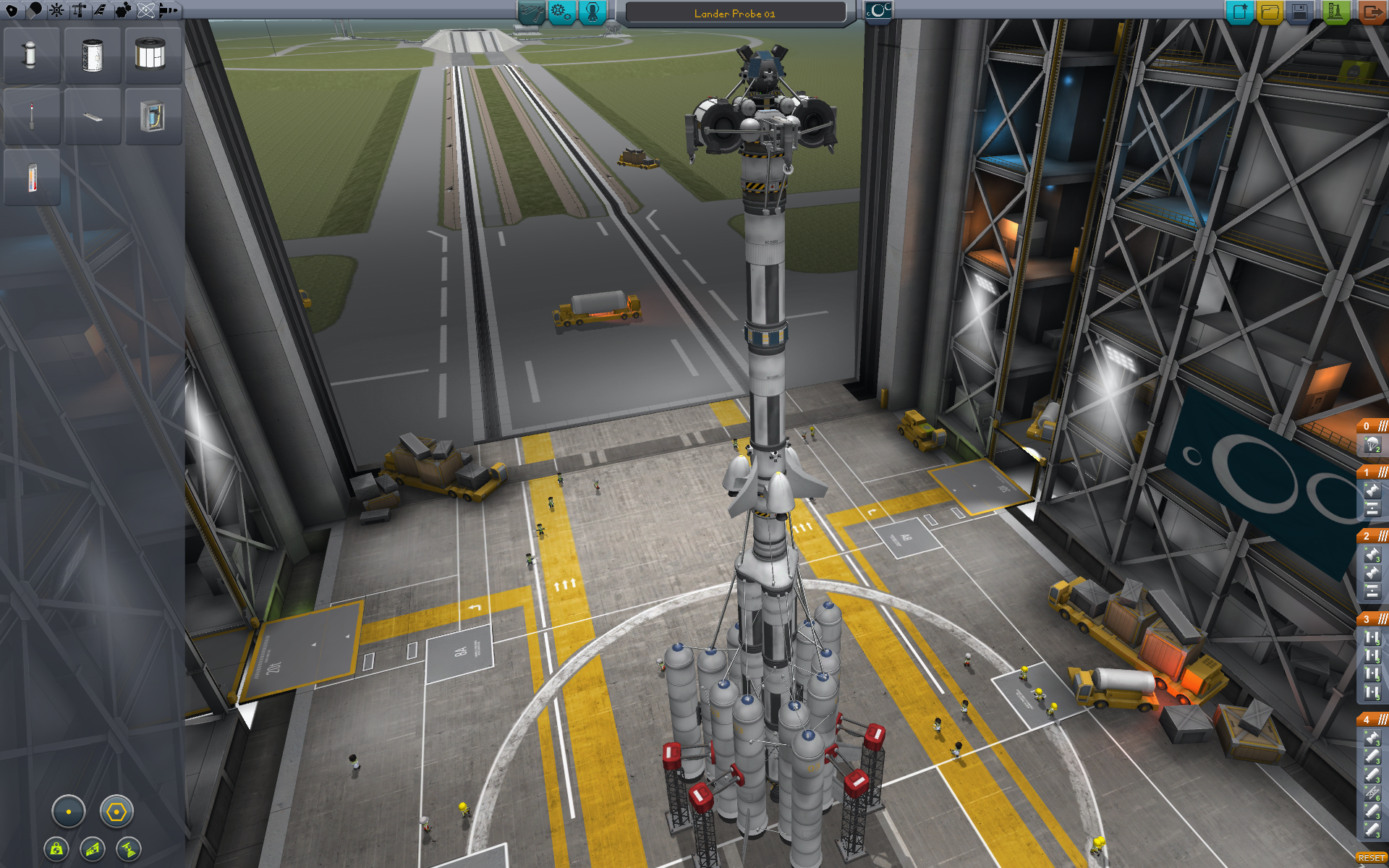Image resolution: width=1389 pixels, height=868 pixels.
Task: Switch to the Structural crane tab
Action: click(x=79, y=10)
